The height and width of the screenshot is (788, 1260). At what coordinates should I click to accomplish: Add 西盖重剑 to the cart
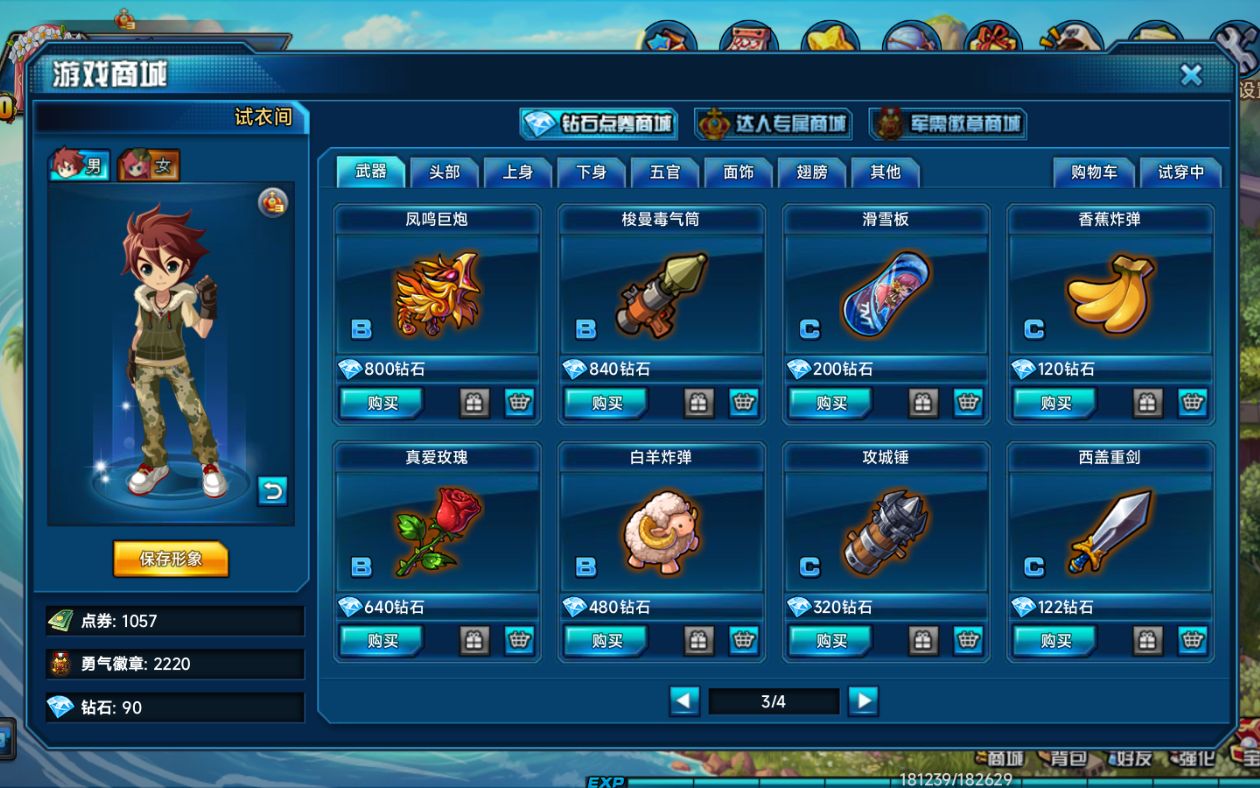coord(1192,641)
